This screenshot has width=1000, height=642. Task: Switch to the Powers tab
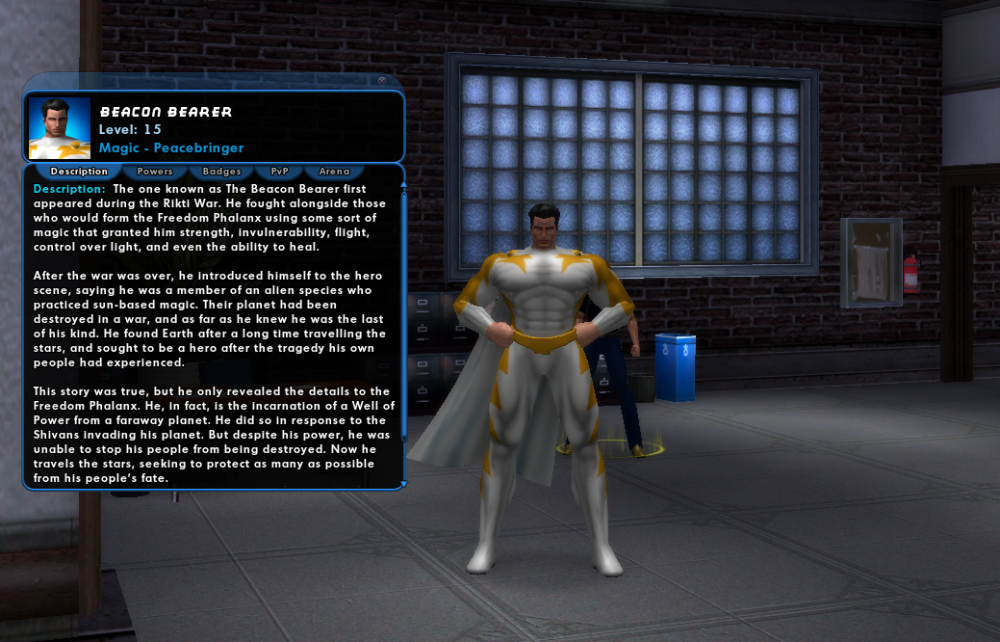155,172
